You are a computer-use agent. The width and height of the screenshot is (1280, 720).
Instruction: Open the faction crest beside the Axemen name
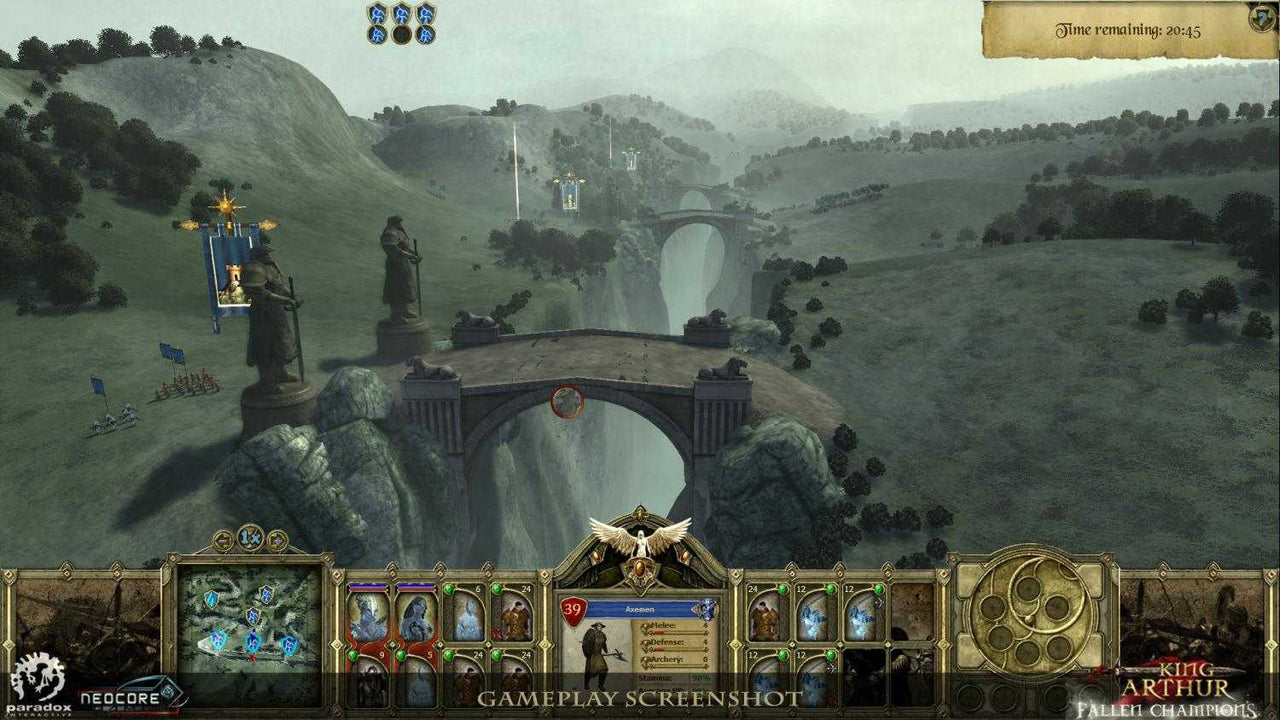[x=706, y=609]
